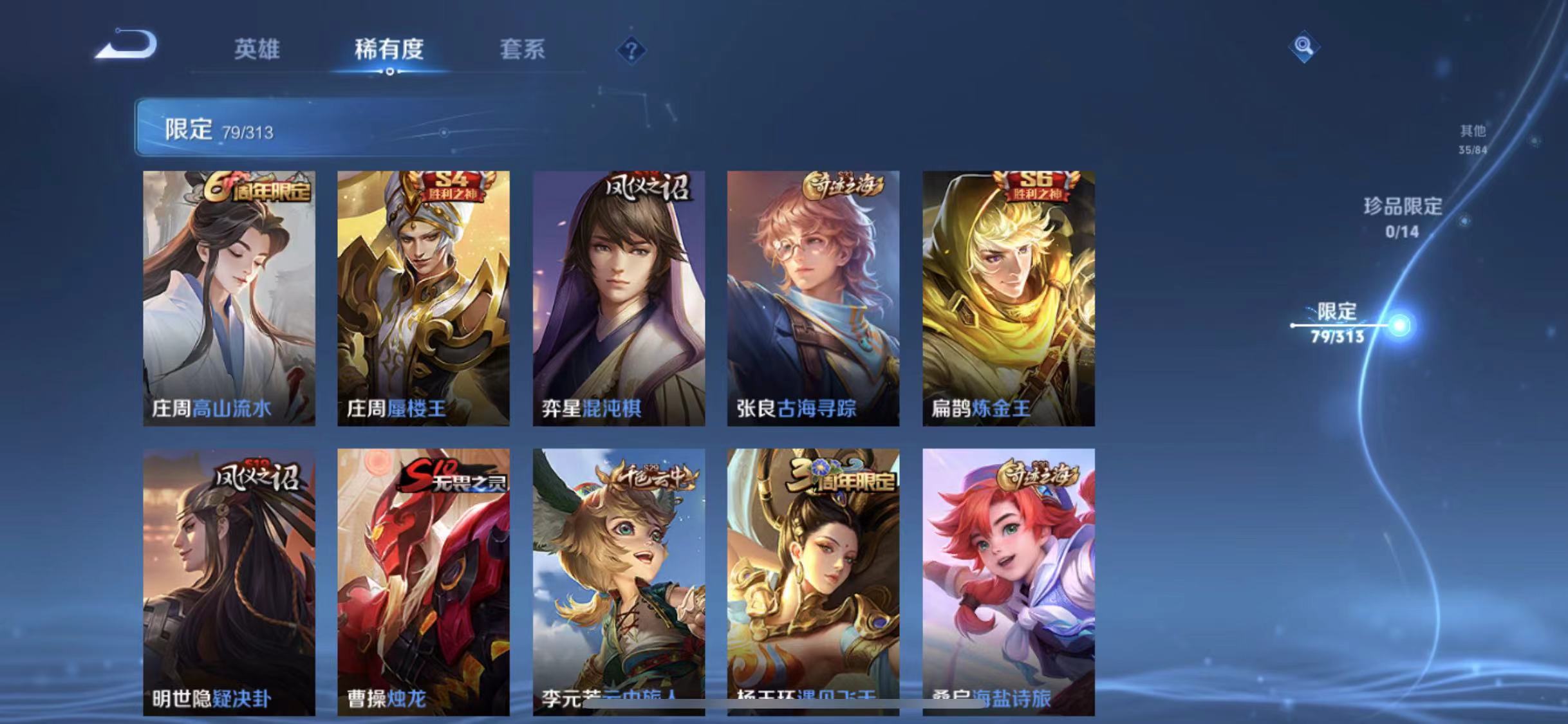
Task: Click the 其他 35/84 category label
Action: [x=1474, y=138]
